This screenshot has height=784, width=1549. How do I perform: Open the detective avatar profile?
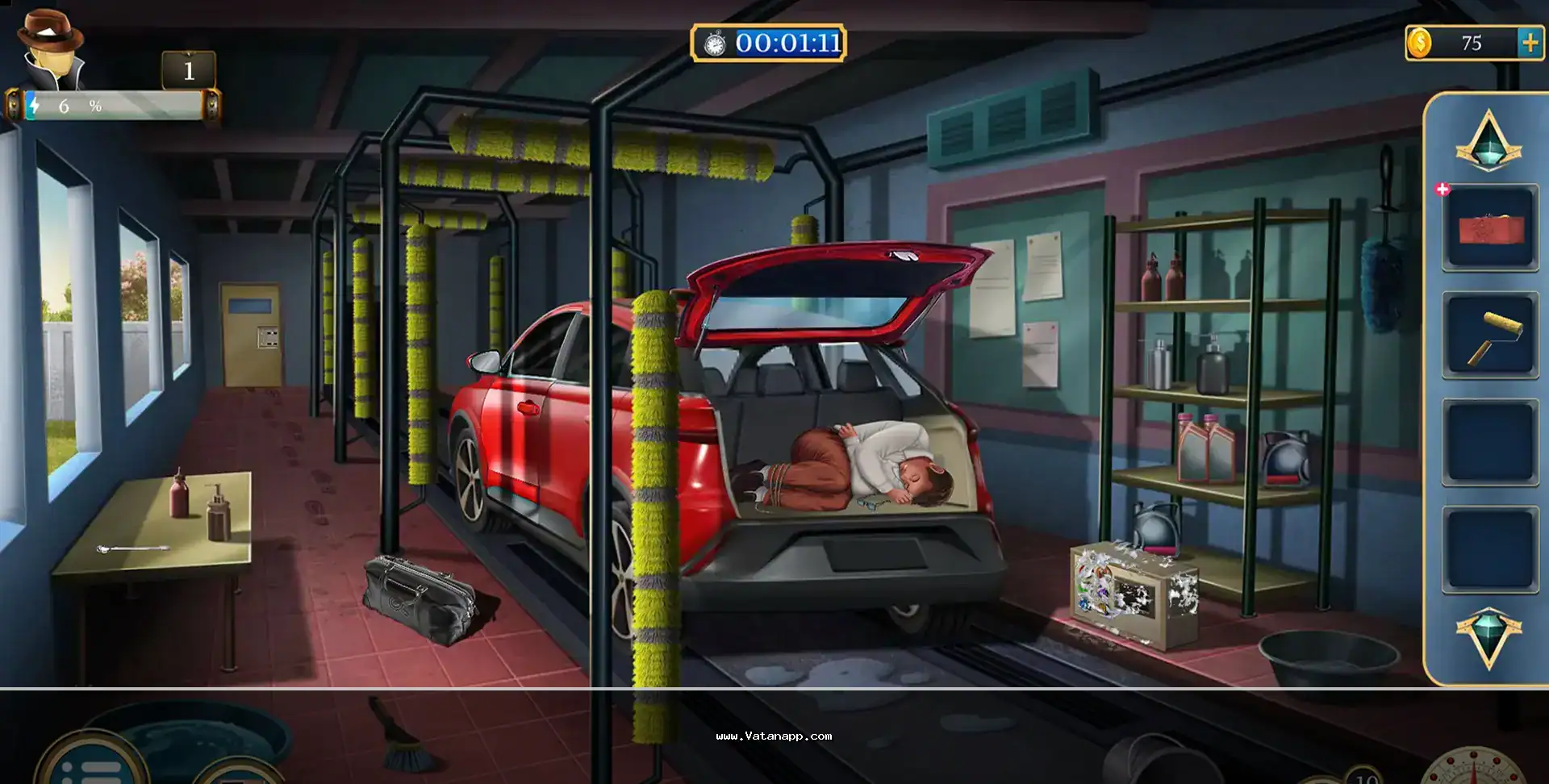(51, 50)
